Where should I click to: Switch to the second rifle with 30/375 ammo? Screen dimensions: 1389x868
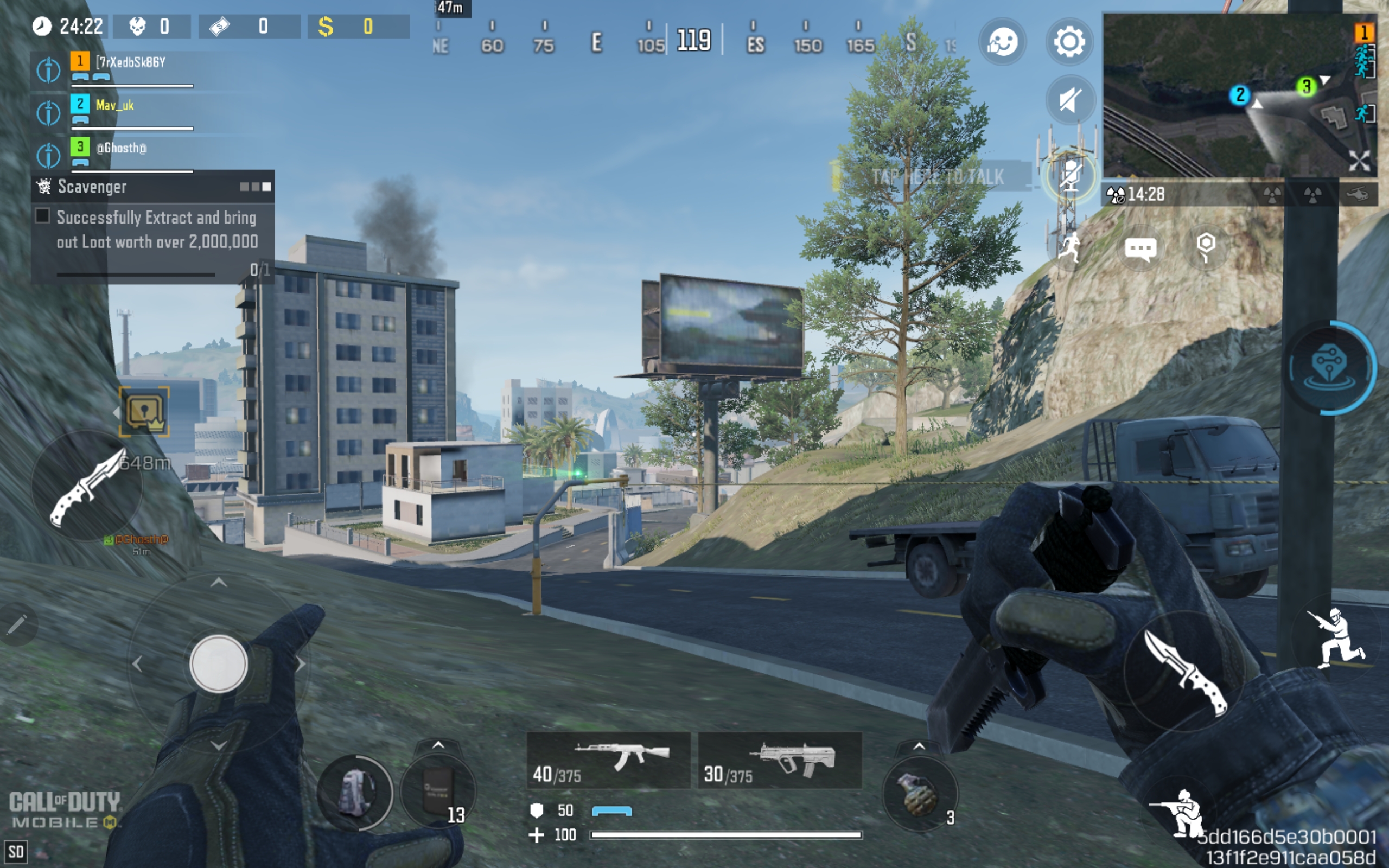pyautogui.click(x=780, y=760)
